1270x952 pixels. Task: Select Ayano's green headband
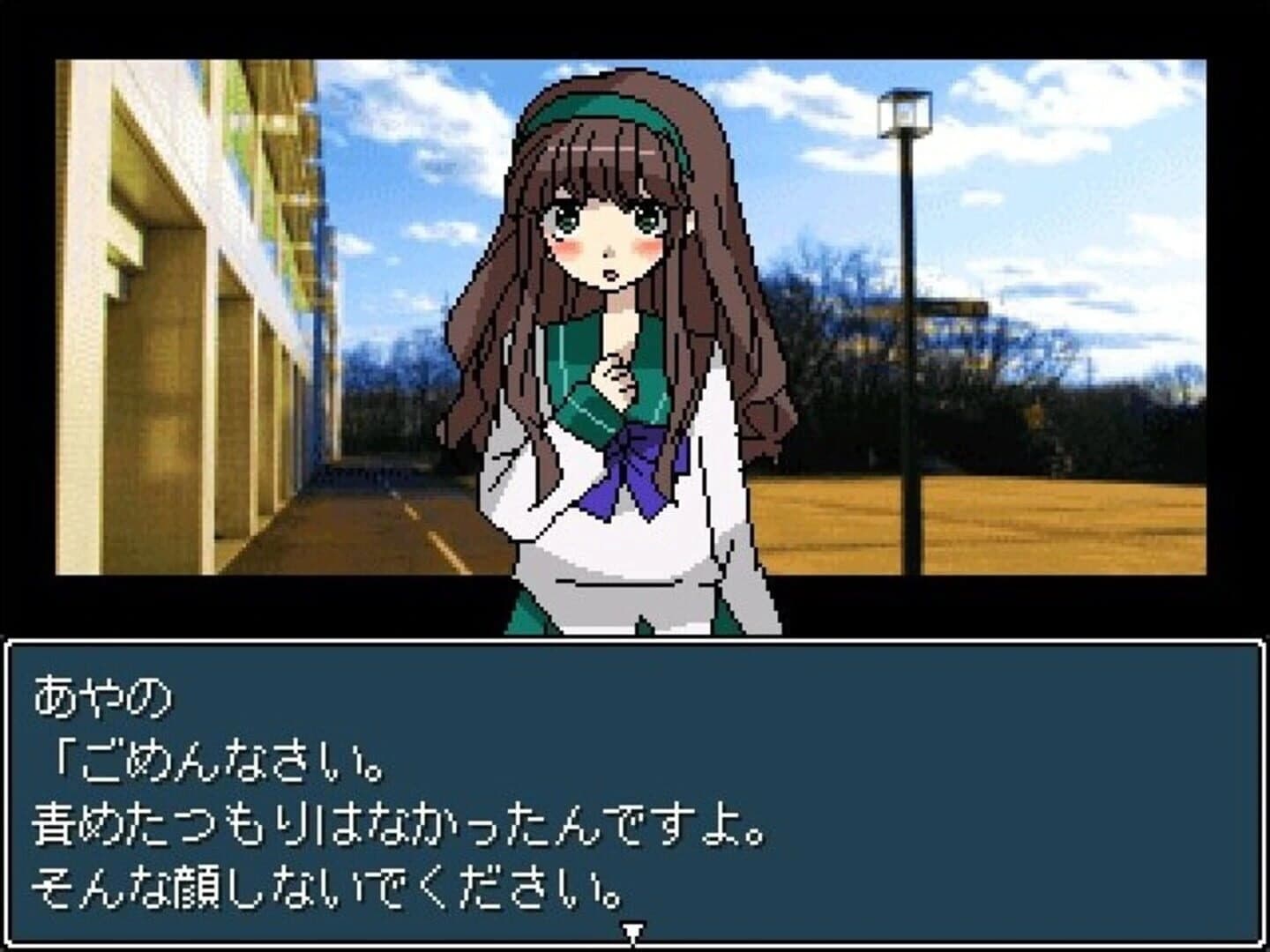[x=600, y=106]
